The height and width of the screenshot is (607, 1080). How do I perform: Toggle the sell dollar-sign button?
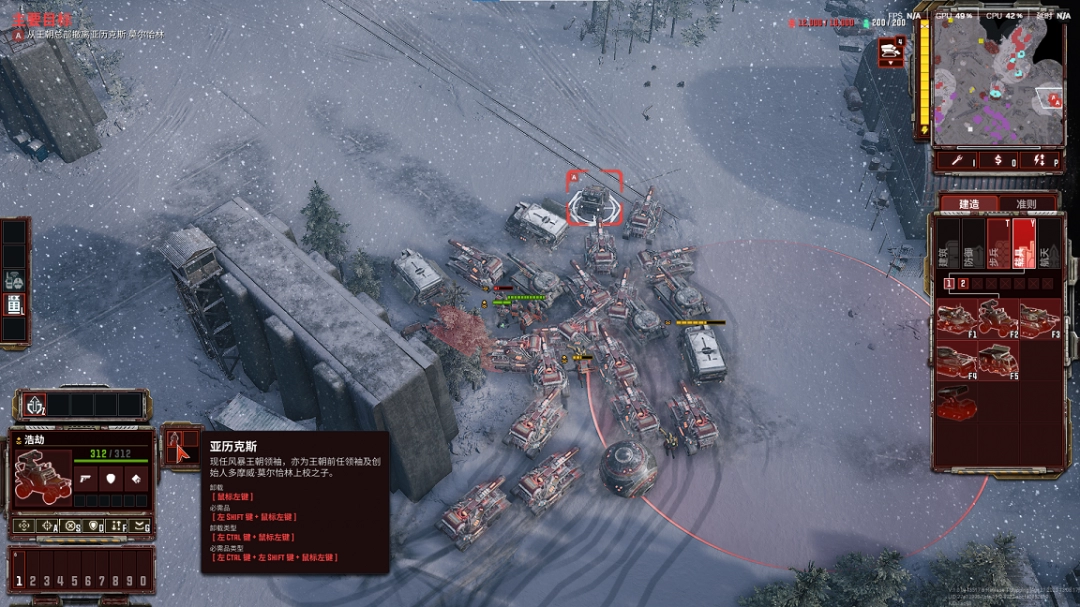997,161
